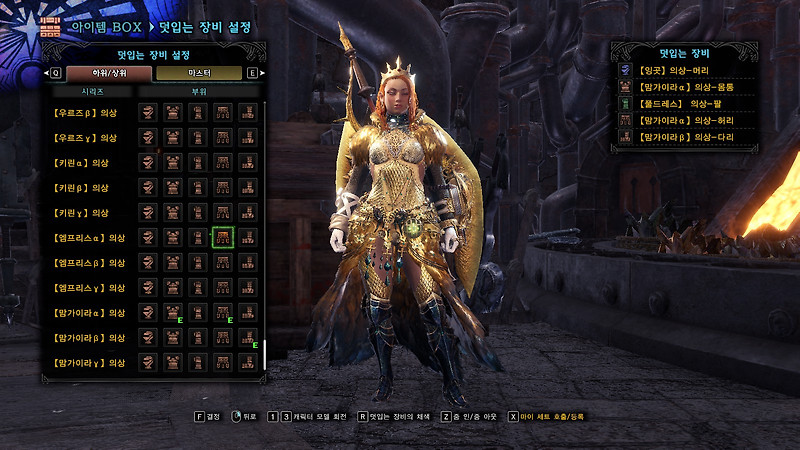Pick the 맘가이라γ head armor piece
800x450 pixels.
point(148,362)
